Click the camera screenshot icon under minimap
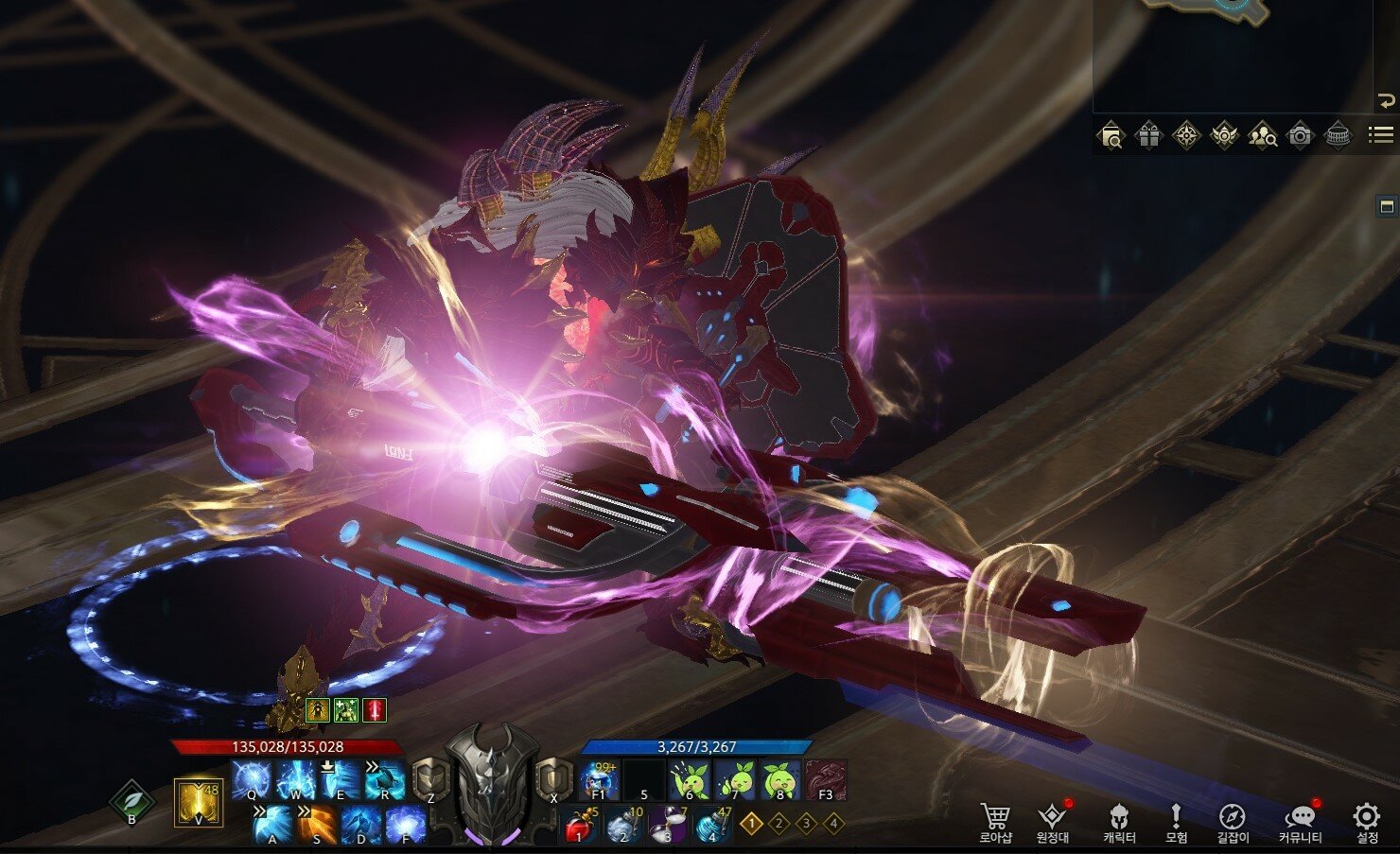Screen dimensions: 1400x854 (1301, 136)
